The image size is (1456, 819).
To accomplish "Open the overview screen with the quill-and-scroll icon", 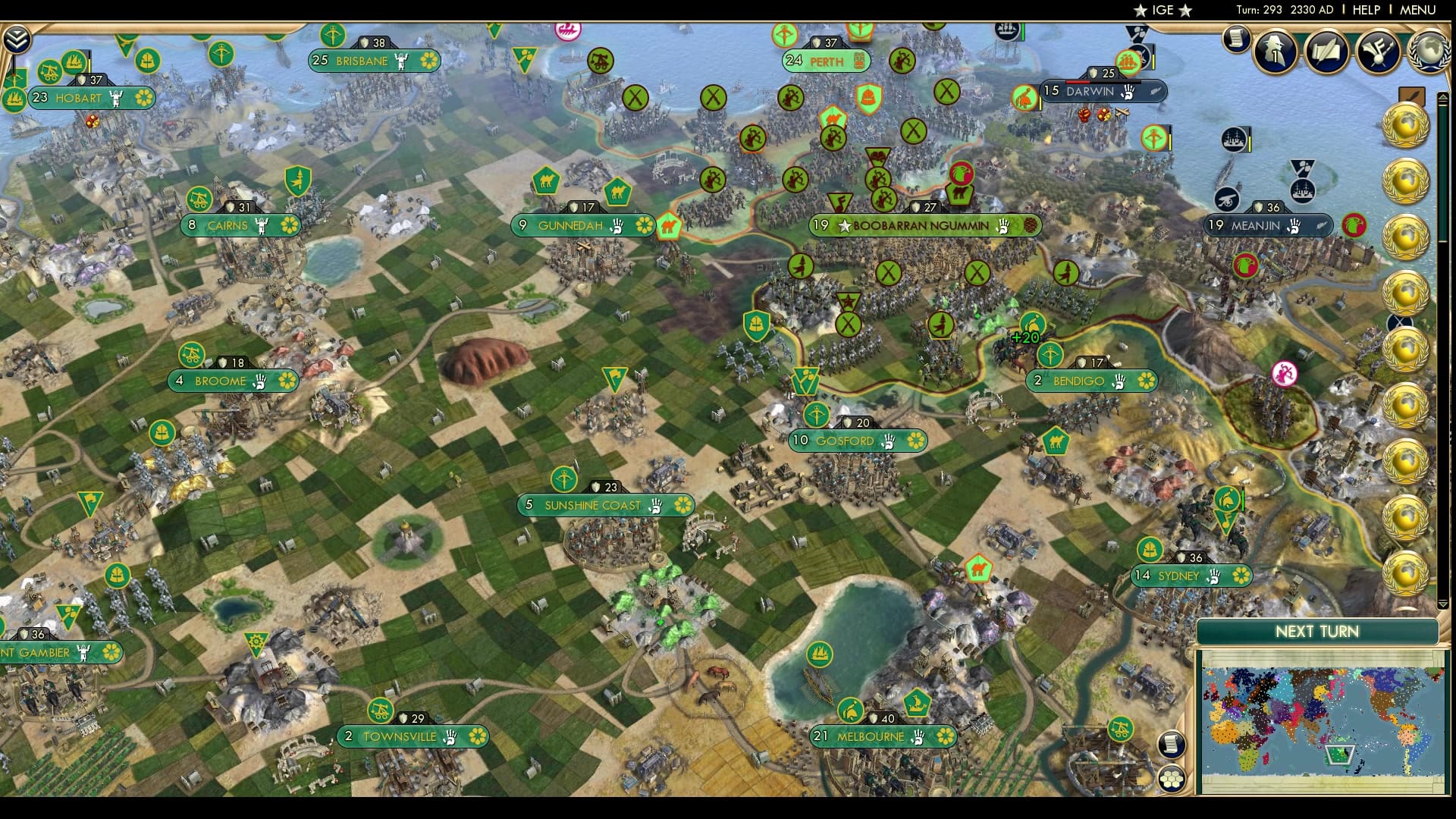I will pyautogui.click(x=1326, y=50).
